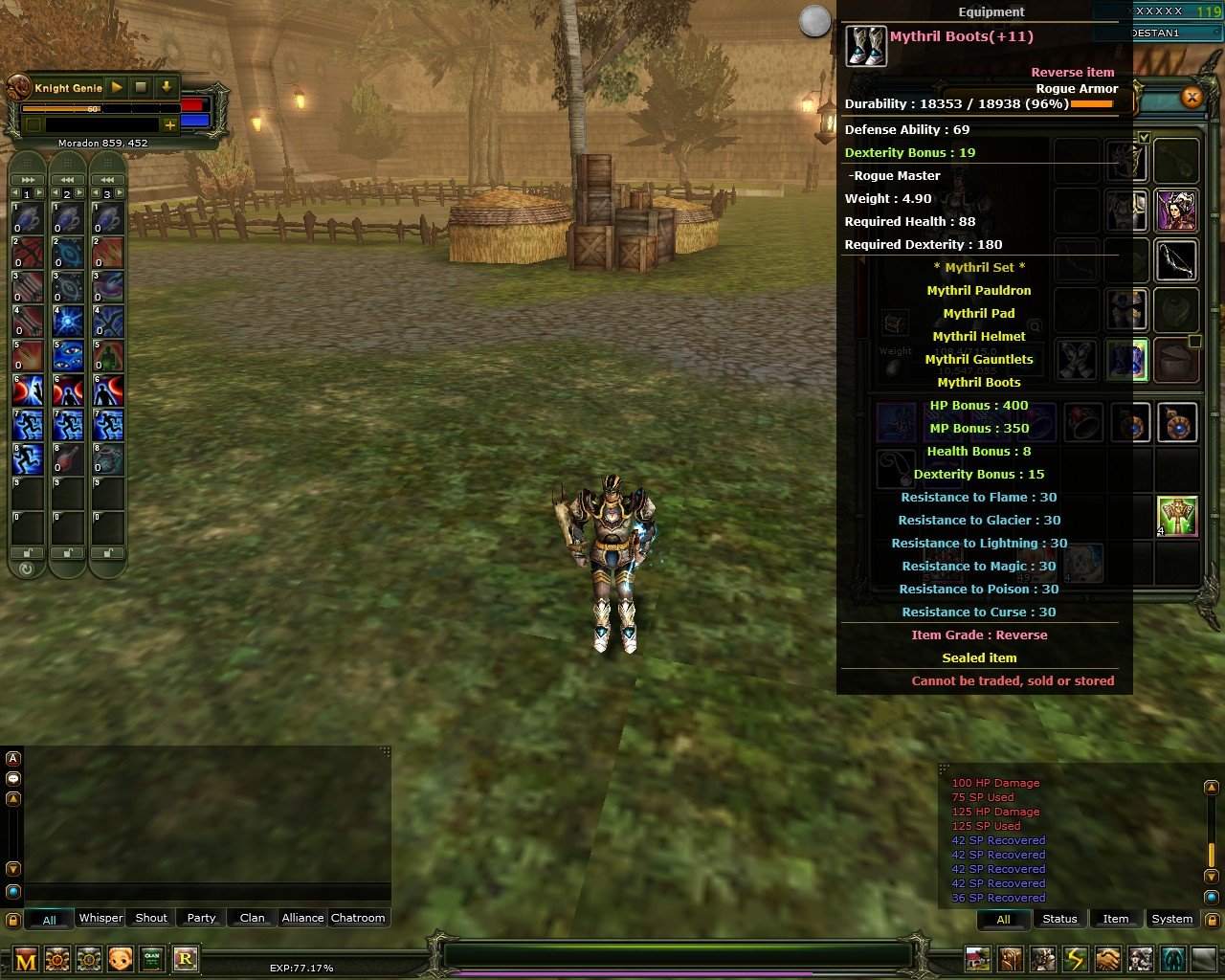Click the teal spell icon near bottom right
Screen dimensions: 1225x980
tap(1172, 958)
